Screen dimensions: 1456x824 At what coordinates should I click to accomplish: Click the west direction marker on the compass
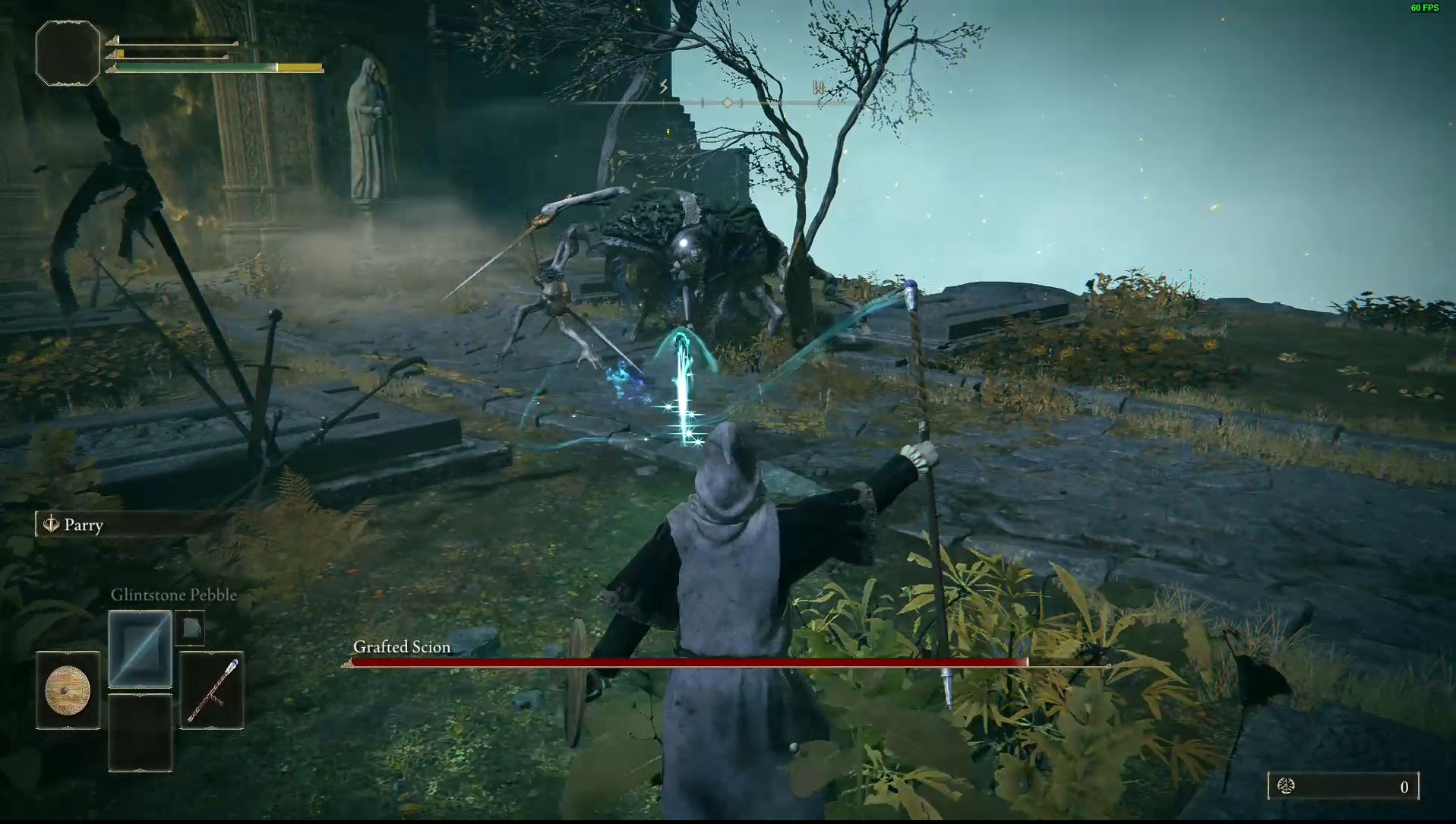[818, 87]
